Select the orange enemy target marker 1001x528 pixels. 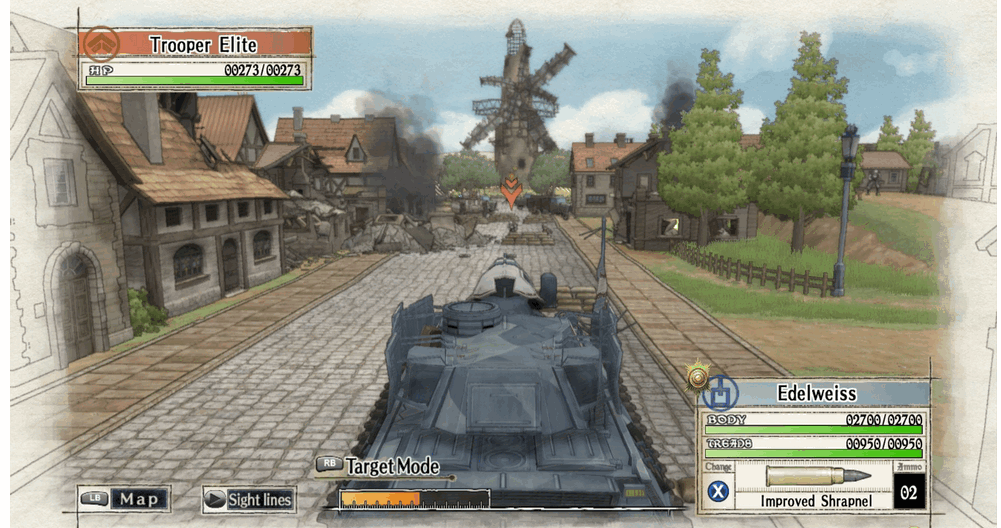(511, 190)
